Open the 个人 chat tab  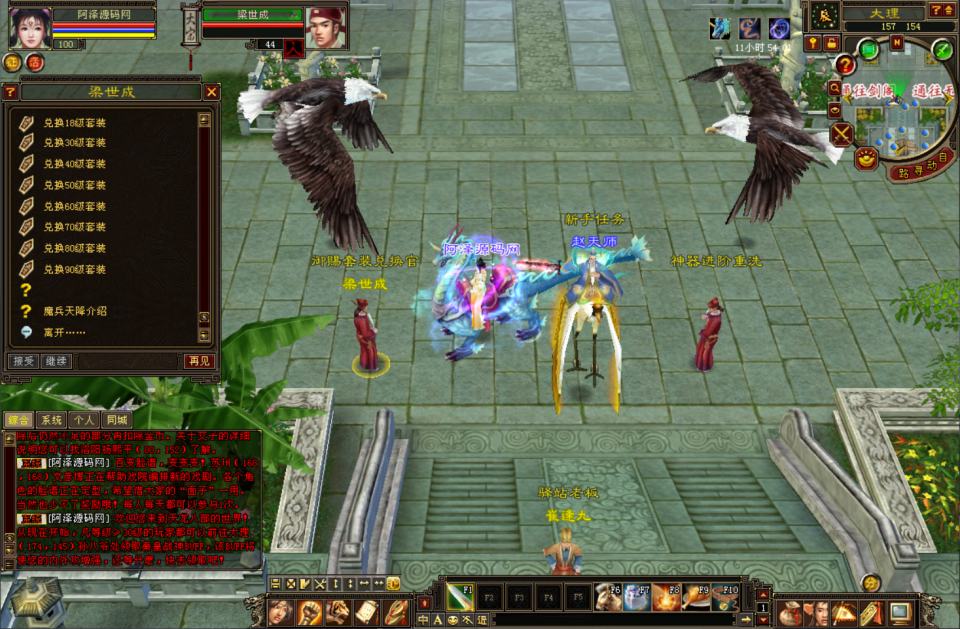point(84,420)
